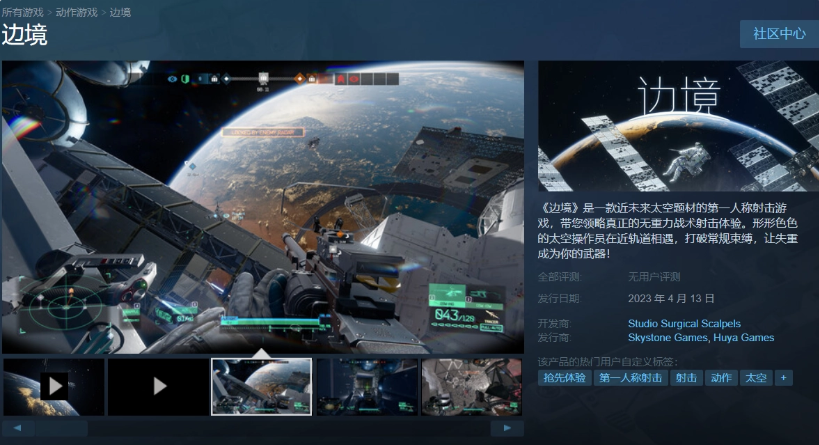The image size is (819, 445).
Task: Show the fifth thumbnail with the astronaut
Action: click(471, 386)
